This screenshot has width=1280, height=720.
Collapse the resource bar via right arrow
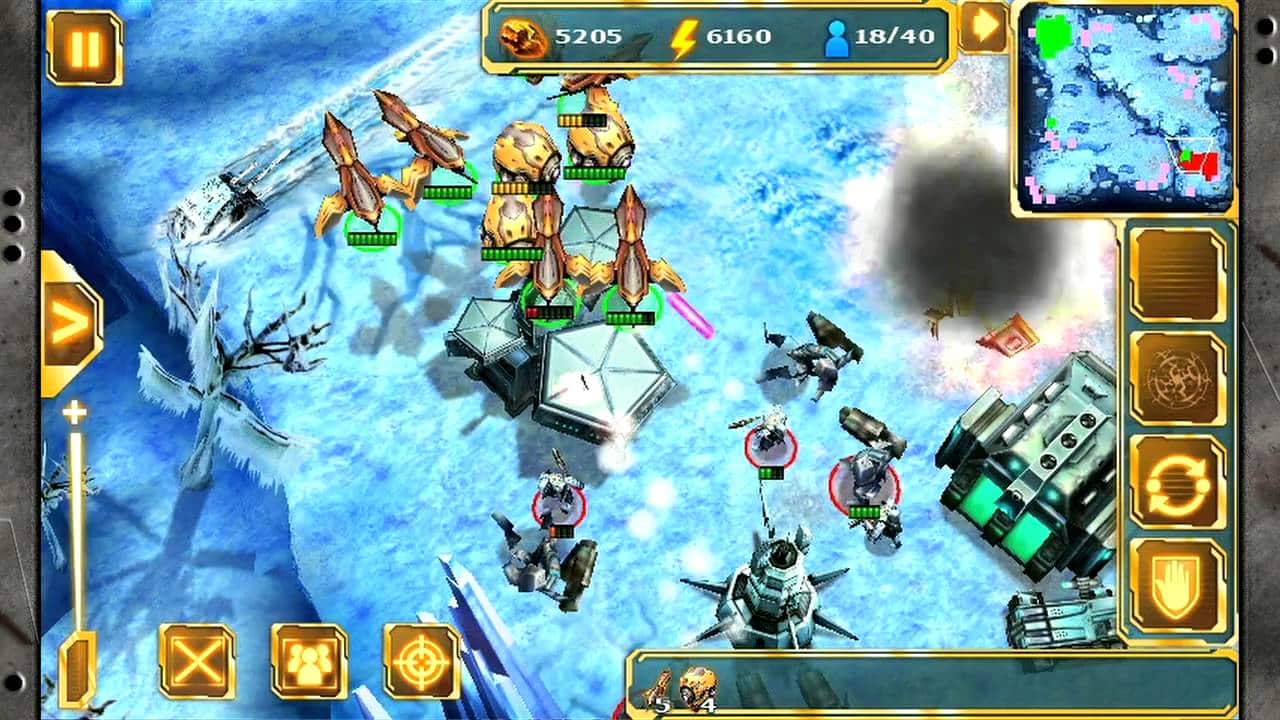click(x=984, y=27)
